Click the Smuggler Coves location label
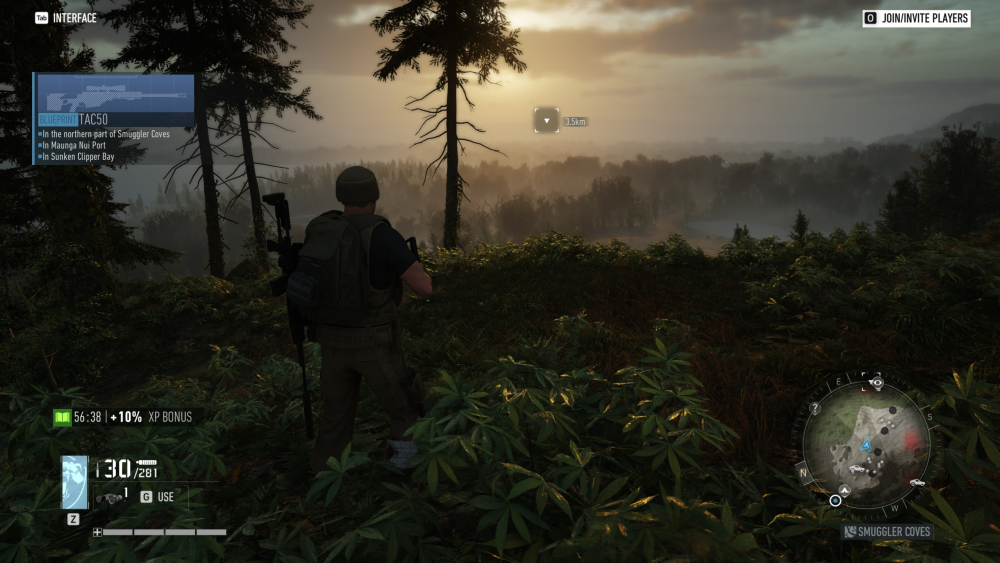The width and height of the screenshot is (1000, 563). click(888, 532)
